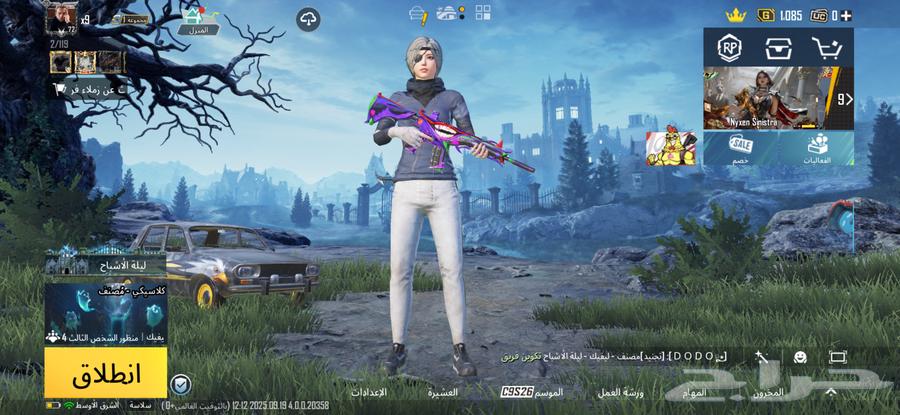Viewport: 900px width, 415px height.
Task: Open the player profile avatar
Action: (62, 17)
